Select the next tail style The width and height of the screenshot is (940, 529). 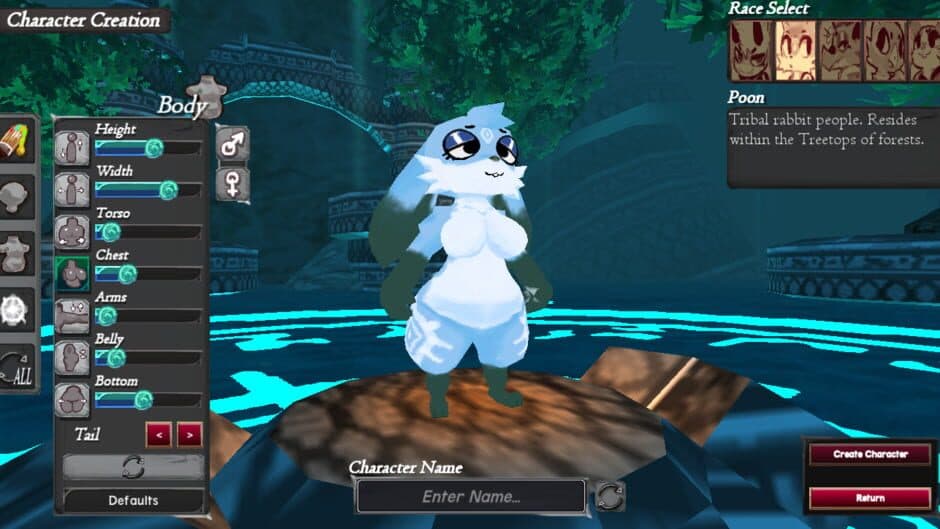pos(189,435)
